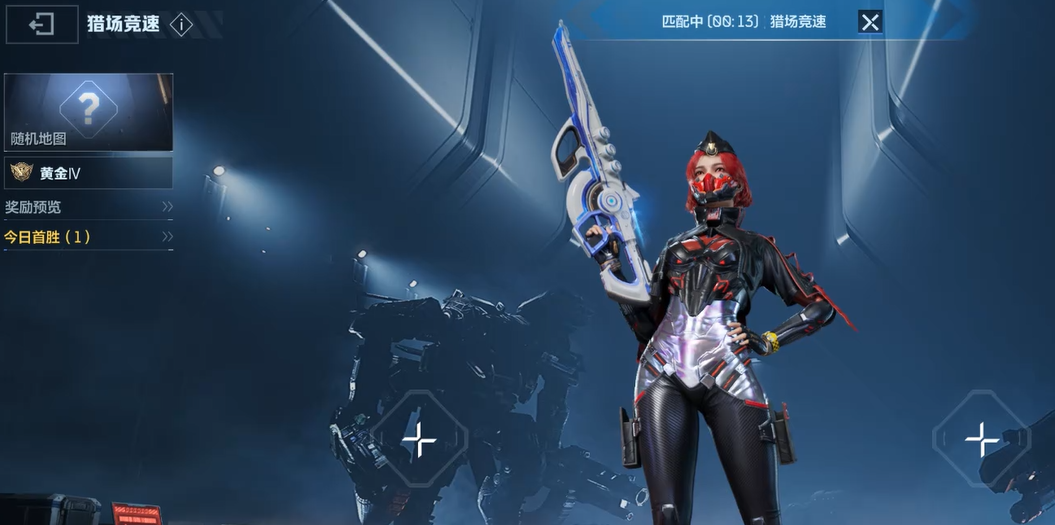Add a teammate in the right plus slot
This screenshot has height=525, width=1055.
[x=981, y=439]
